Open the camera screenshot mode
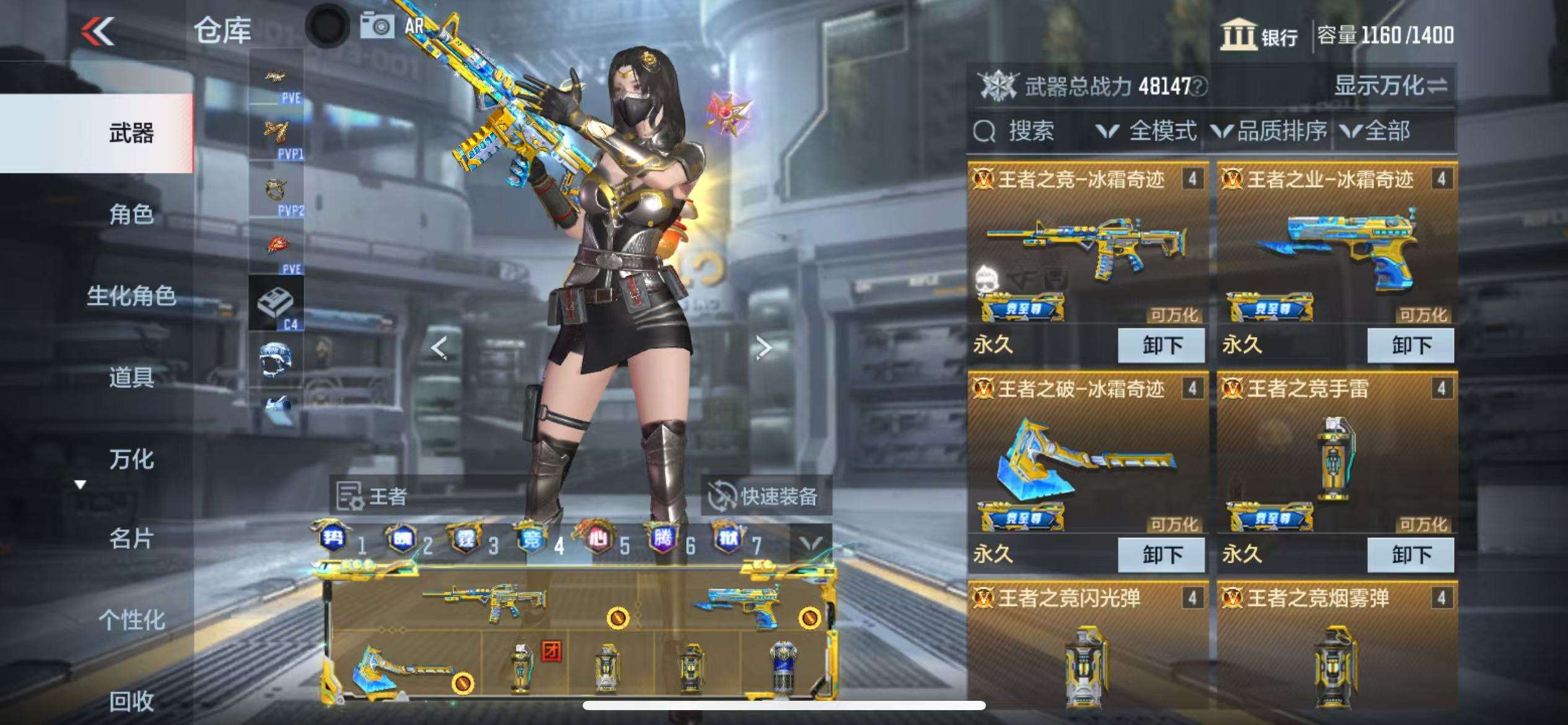The image size is (1568, 725). coord(377,27)
